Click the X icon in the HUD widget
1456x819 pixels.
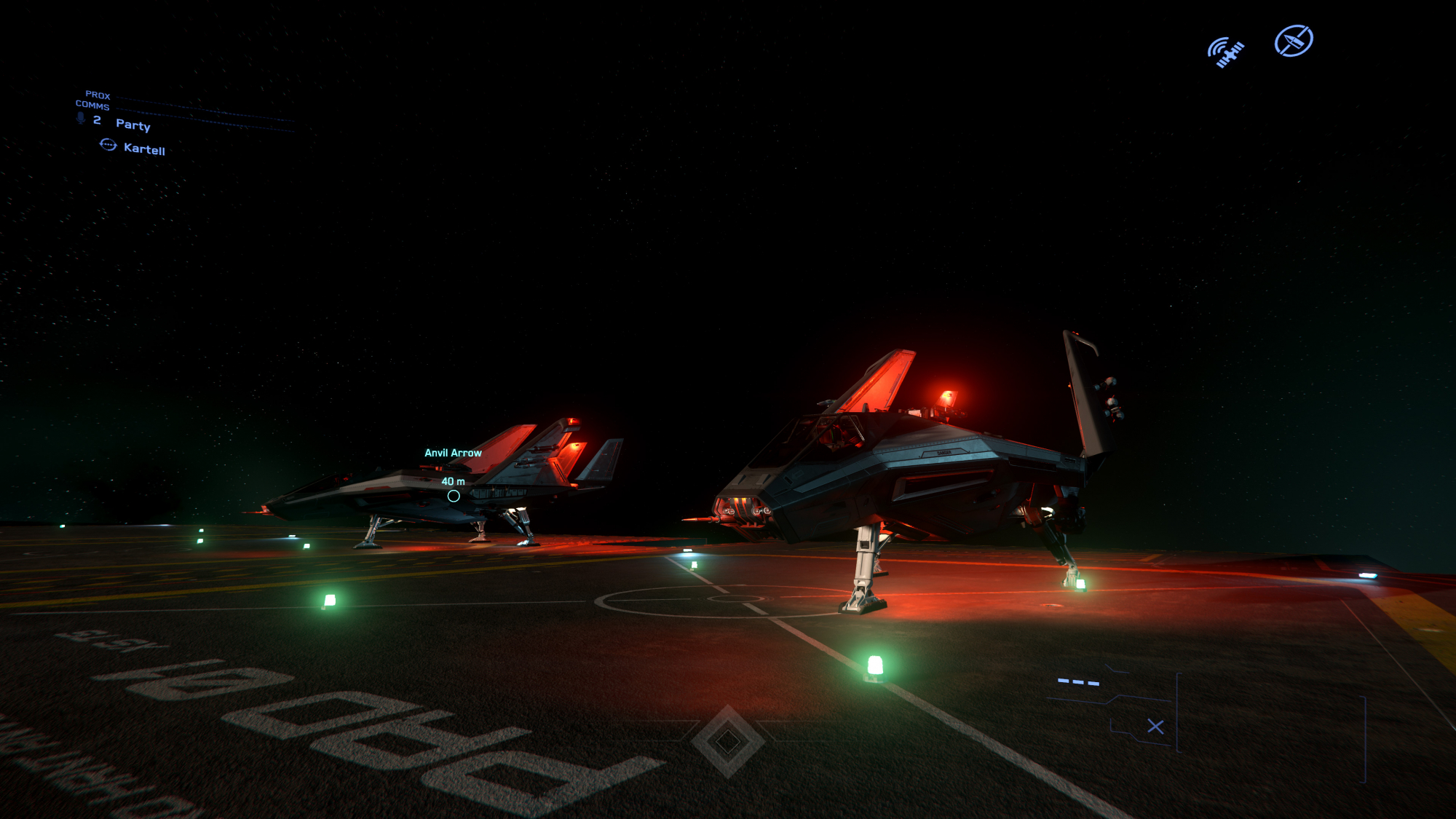pyautogui.click(x=1155, y=727)
